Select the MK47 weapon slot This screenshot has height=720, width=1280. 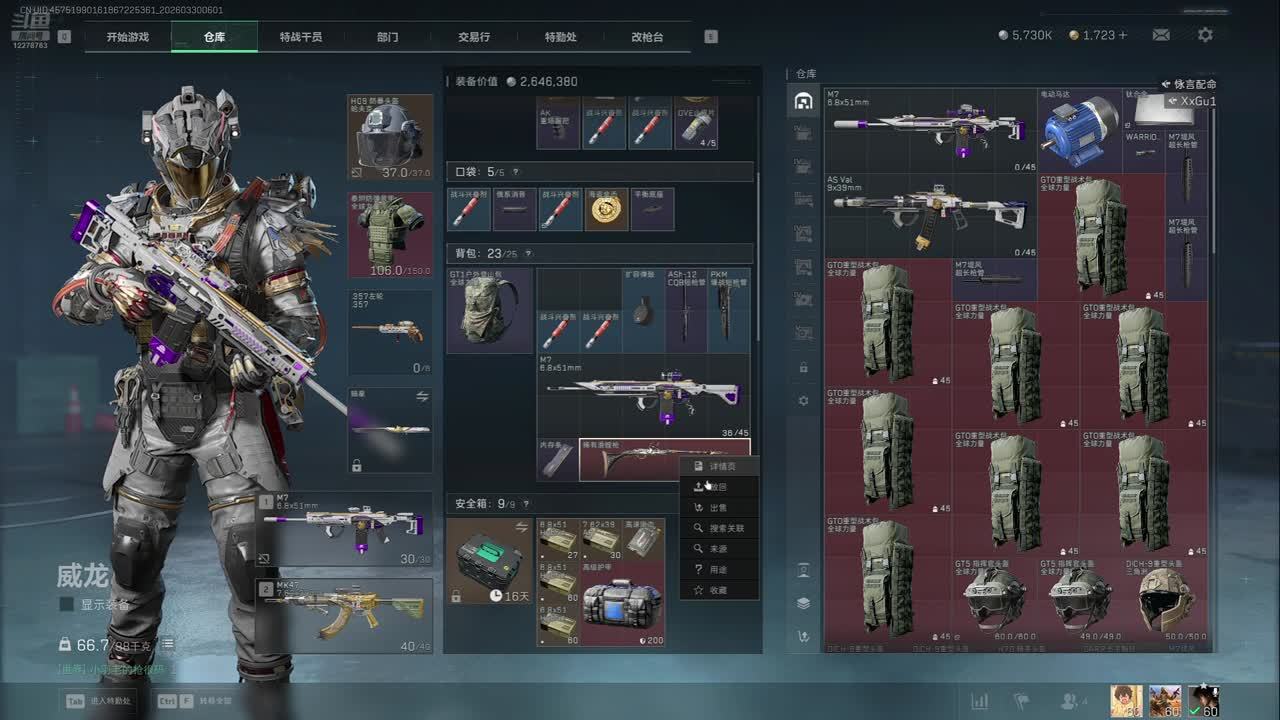pos(345,615)
